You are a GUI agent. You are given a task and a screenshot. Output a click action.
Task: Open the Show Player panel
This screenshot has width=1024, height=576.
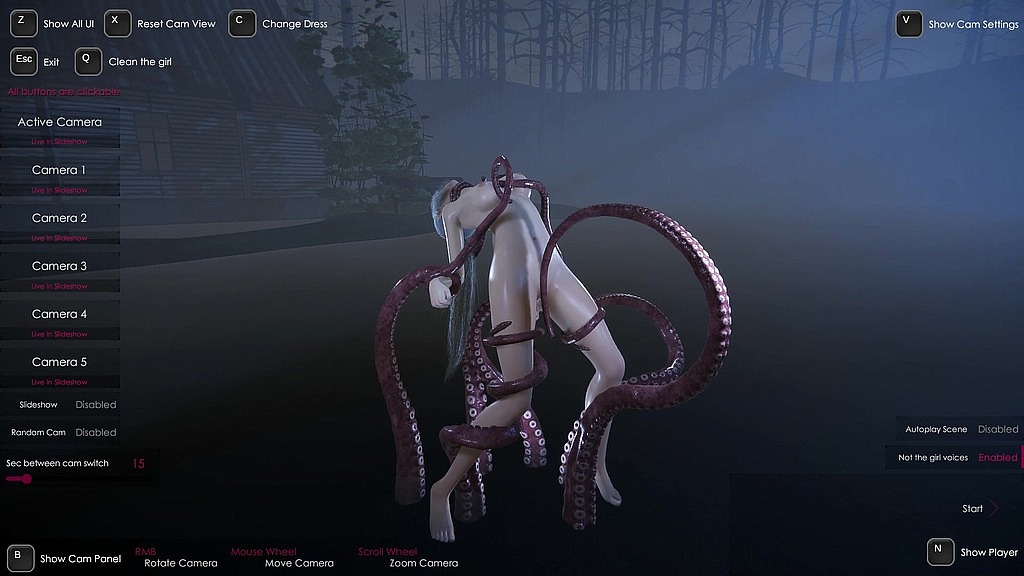tap(939, 551)
